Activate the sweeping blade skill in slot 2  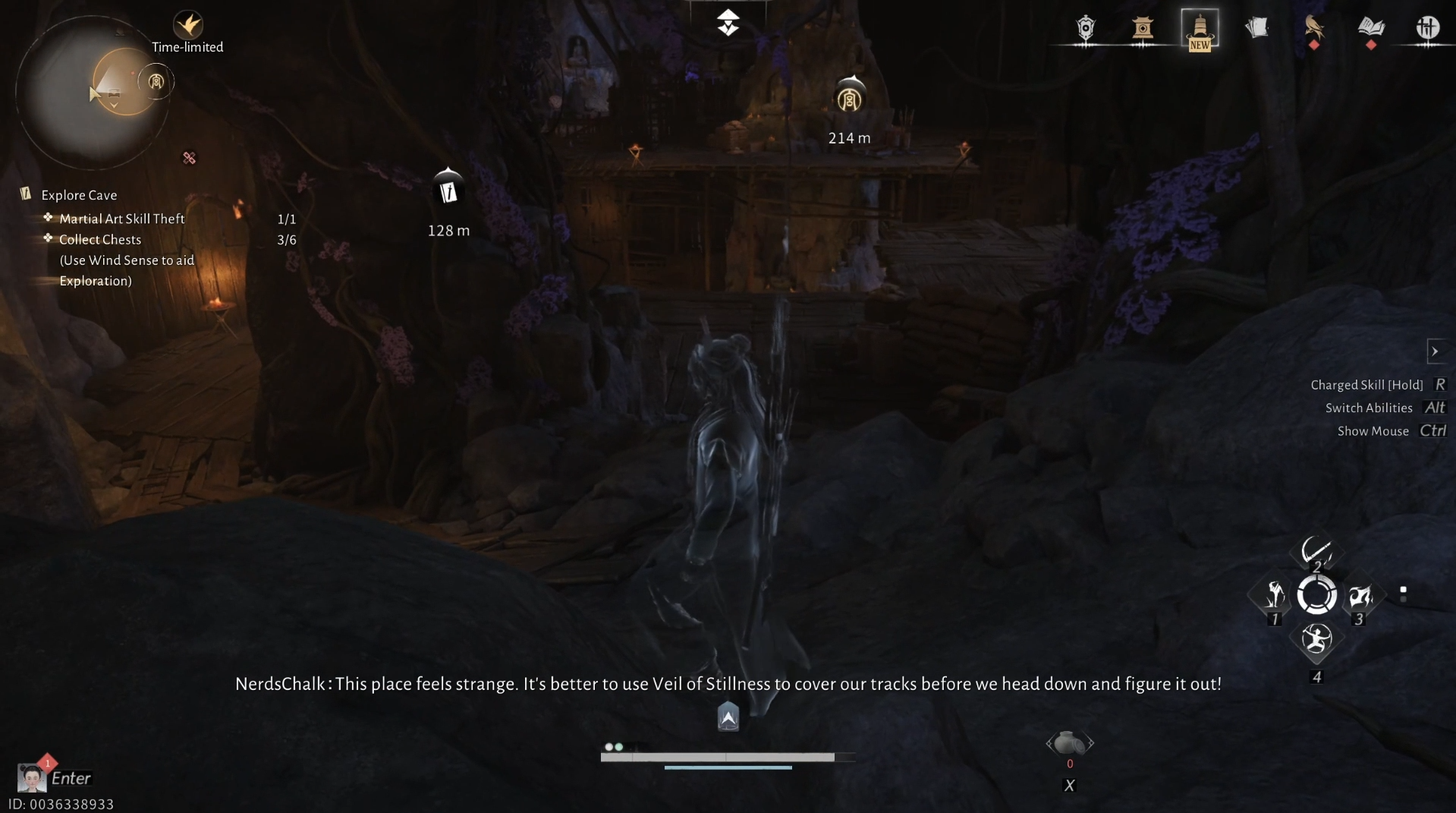coord(1316,551)
